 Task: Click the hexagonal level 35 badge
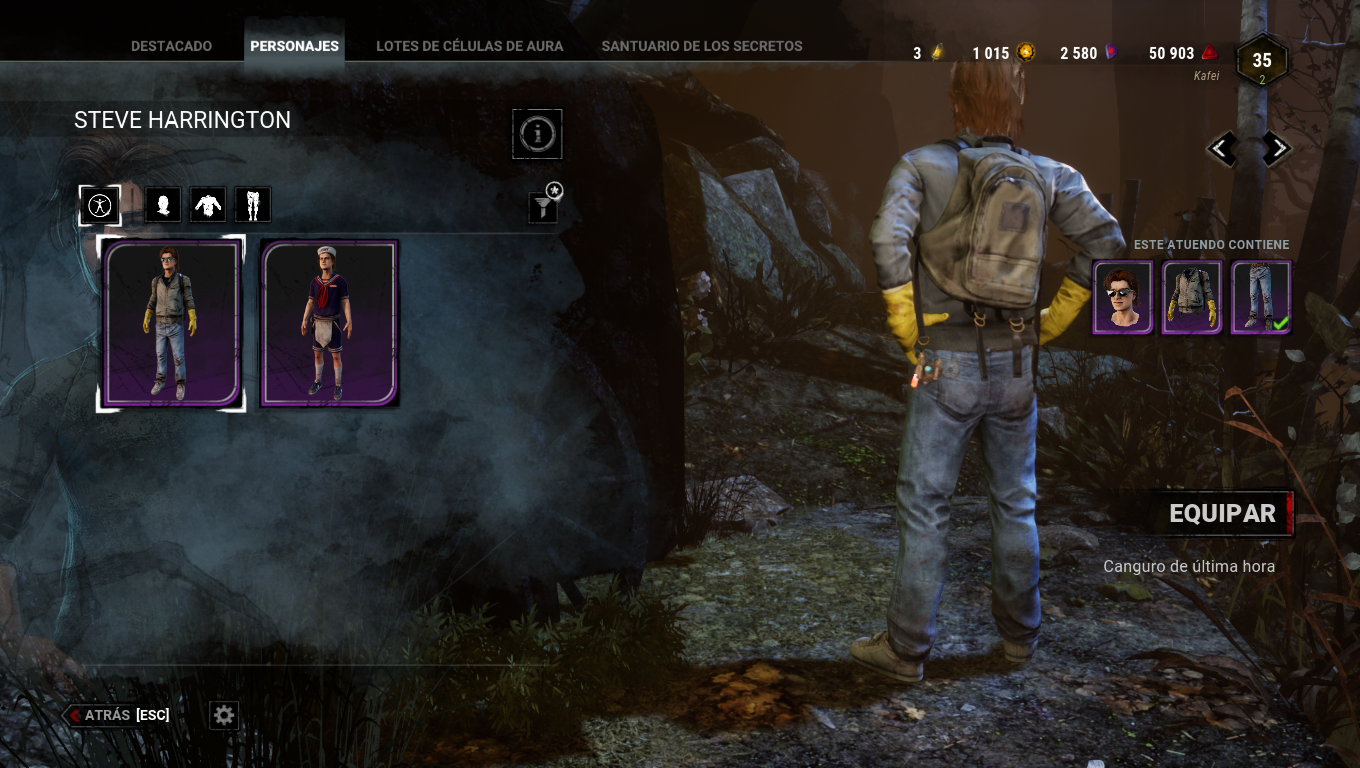[x=1262, y=61]
